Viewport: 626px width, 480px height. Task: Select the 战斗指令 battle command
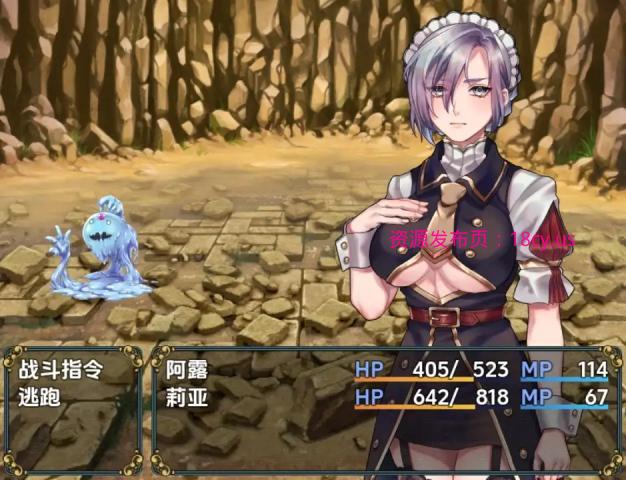pos(60,370)
